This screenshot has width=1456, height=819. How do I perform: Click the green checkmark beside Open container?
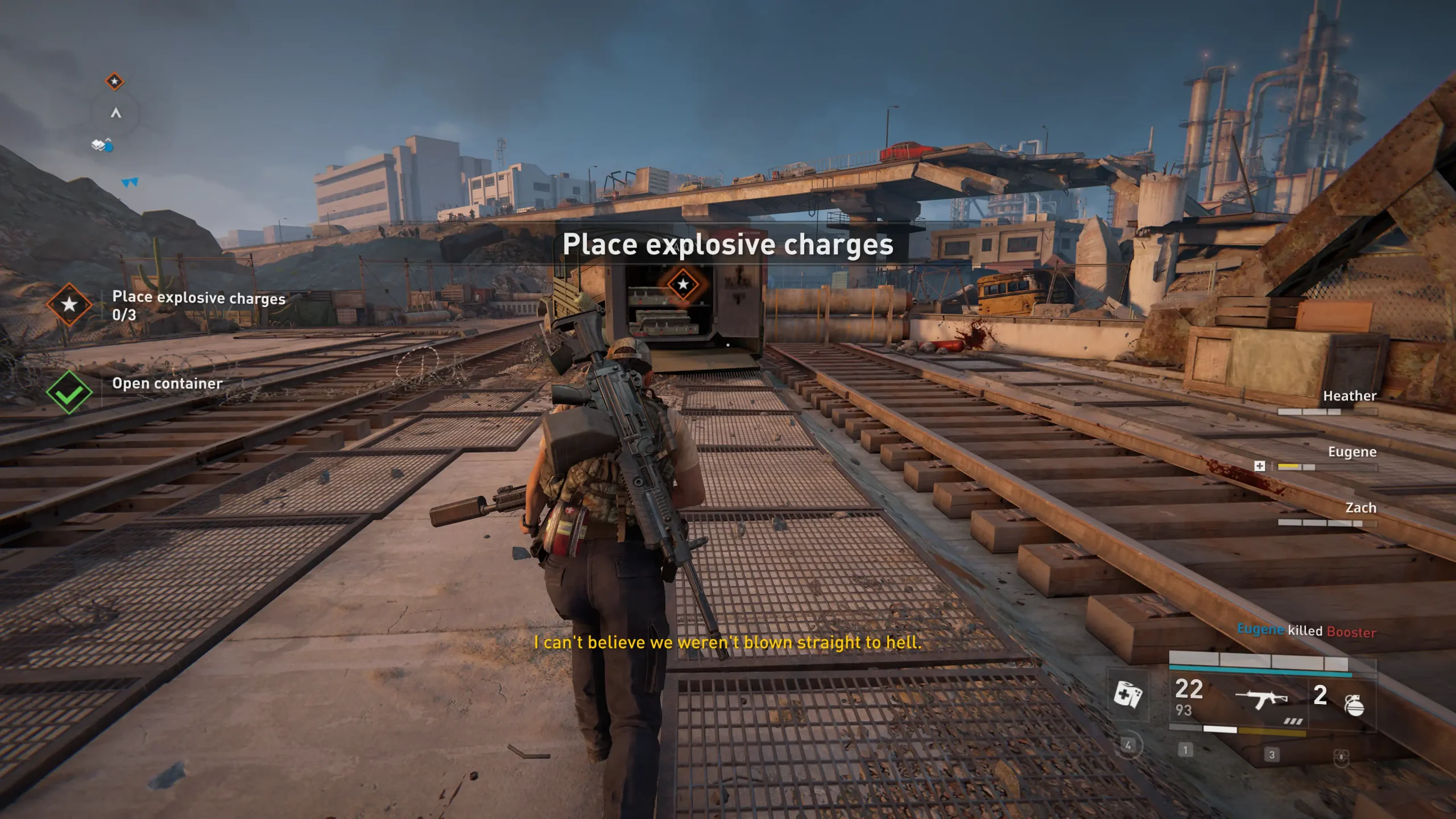pos(69,392)
